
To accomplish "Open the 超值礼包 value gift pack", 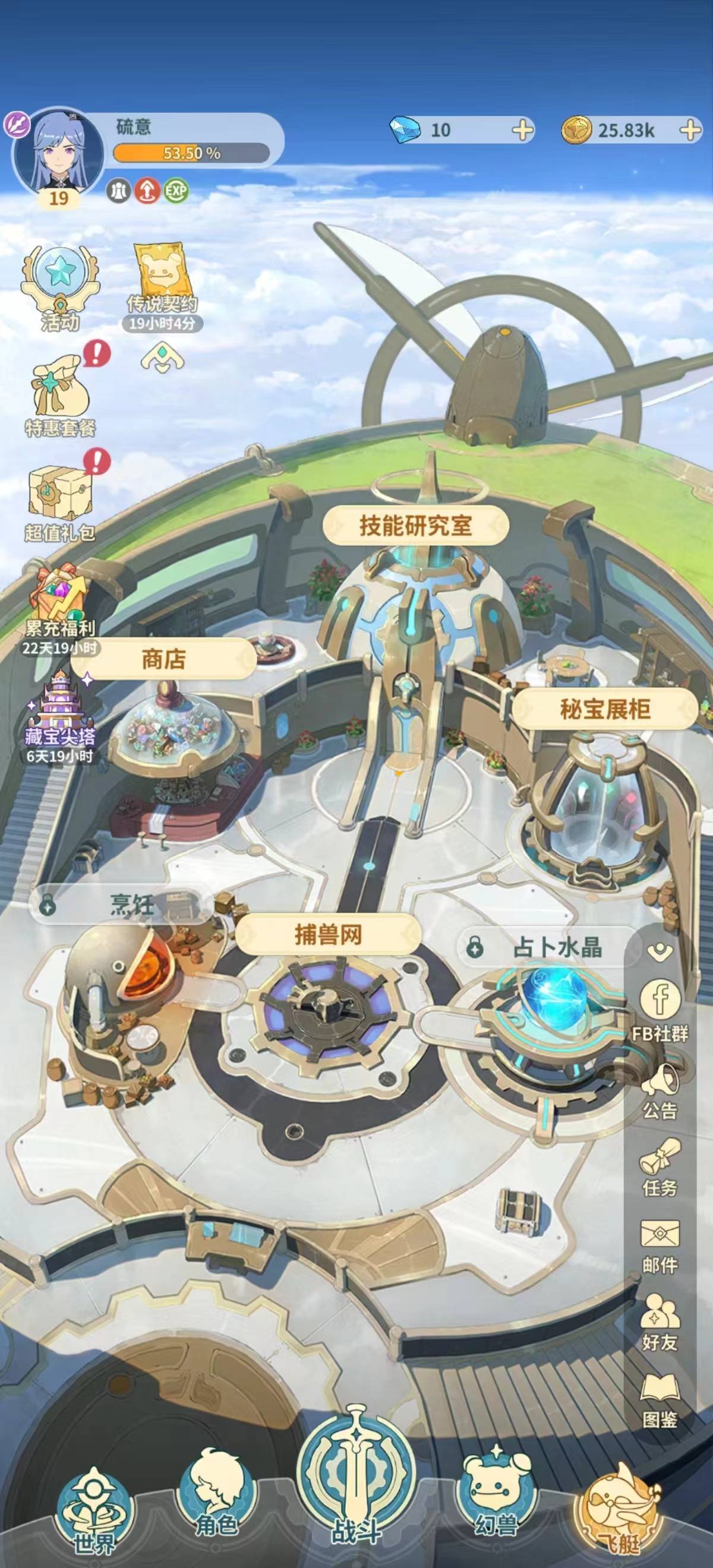I will pos(59,502).
